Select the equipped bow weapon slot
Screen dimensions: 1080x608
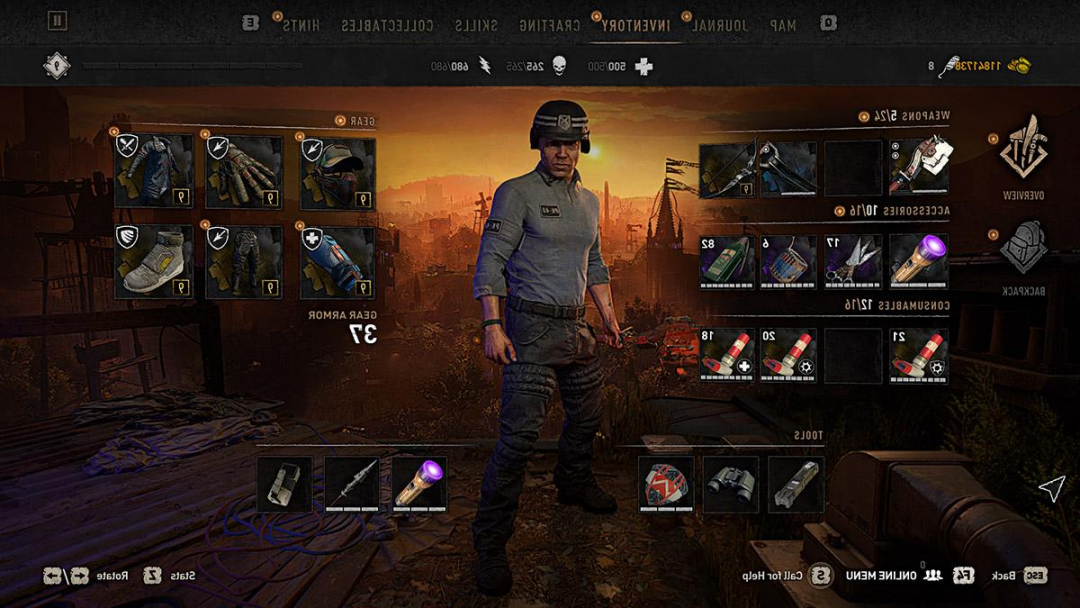[727, 168]
